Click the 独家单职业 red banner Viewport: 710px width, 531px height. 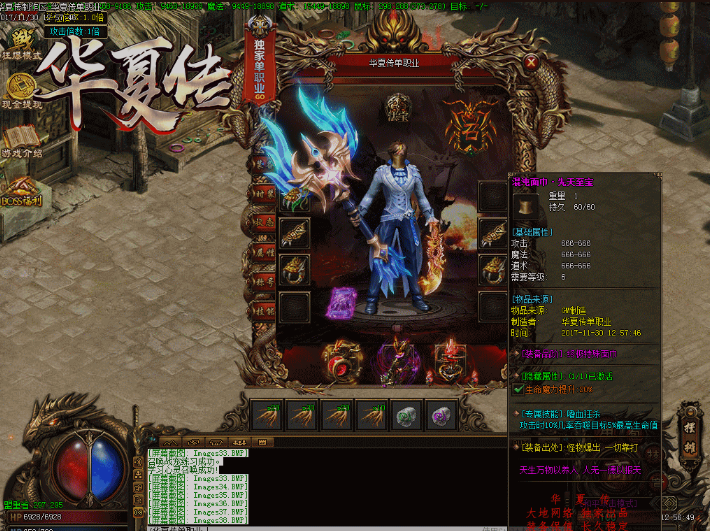click(256, 70)
